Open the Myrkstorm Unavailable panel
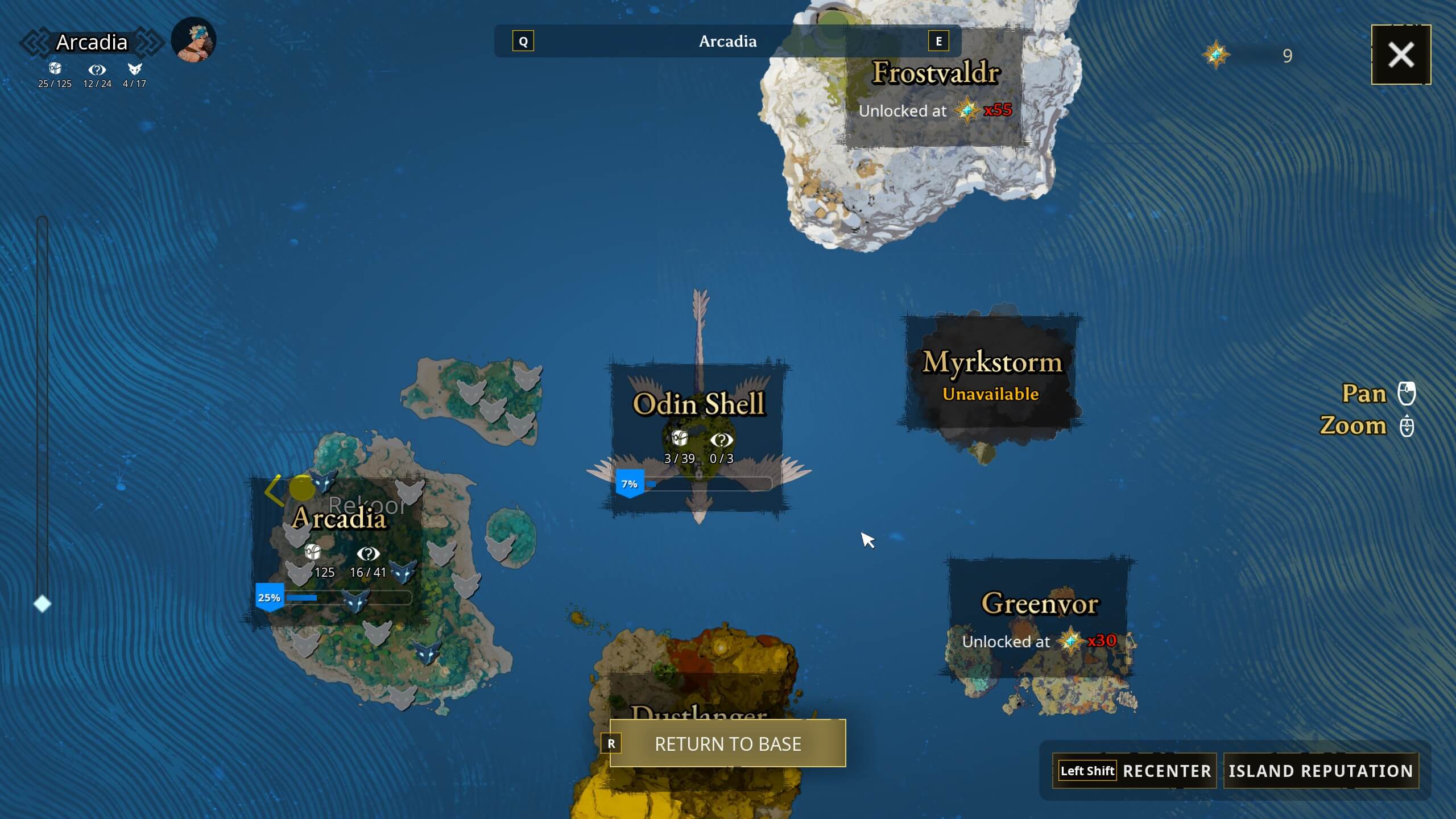1456x819 pixels. (992, 375)
